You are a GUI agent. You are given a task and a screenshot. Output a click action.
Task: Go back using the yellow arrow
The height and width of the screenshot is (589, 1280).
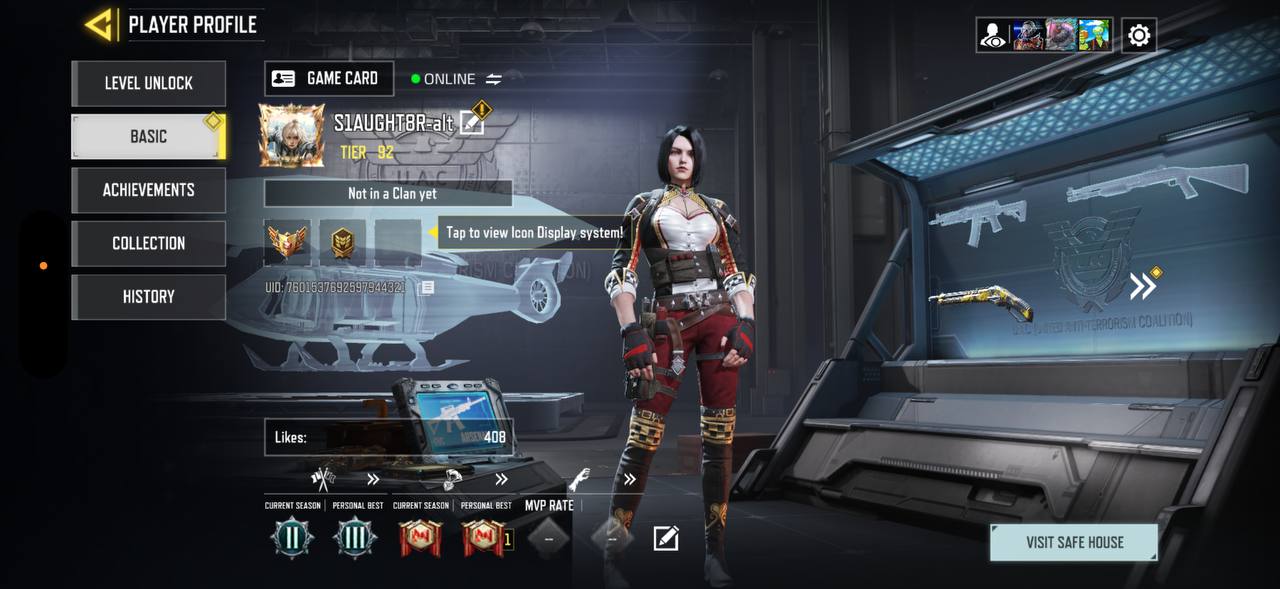click(x=99, y=25)
